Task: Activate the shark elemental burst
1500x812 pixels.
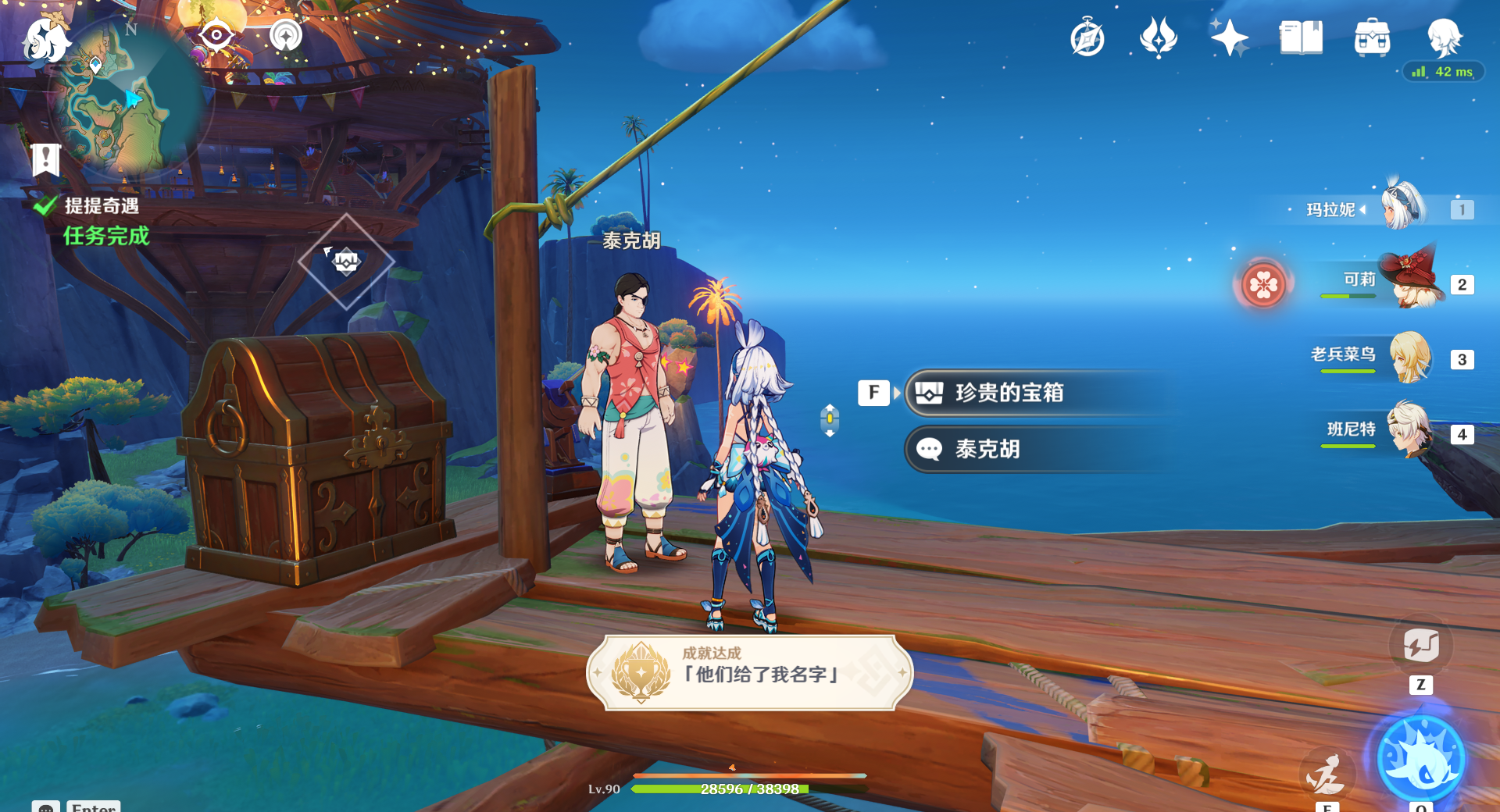Action: pyautogui.click(x=1420, y=759)
